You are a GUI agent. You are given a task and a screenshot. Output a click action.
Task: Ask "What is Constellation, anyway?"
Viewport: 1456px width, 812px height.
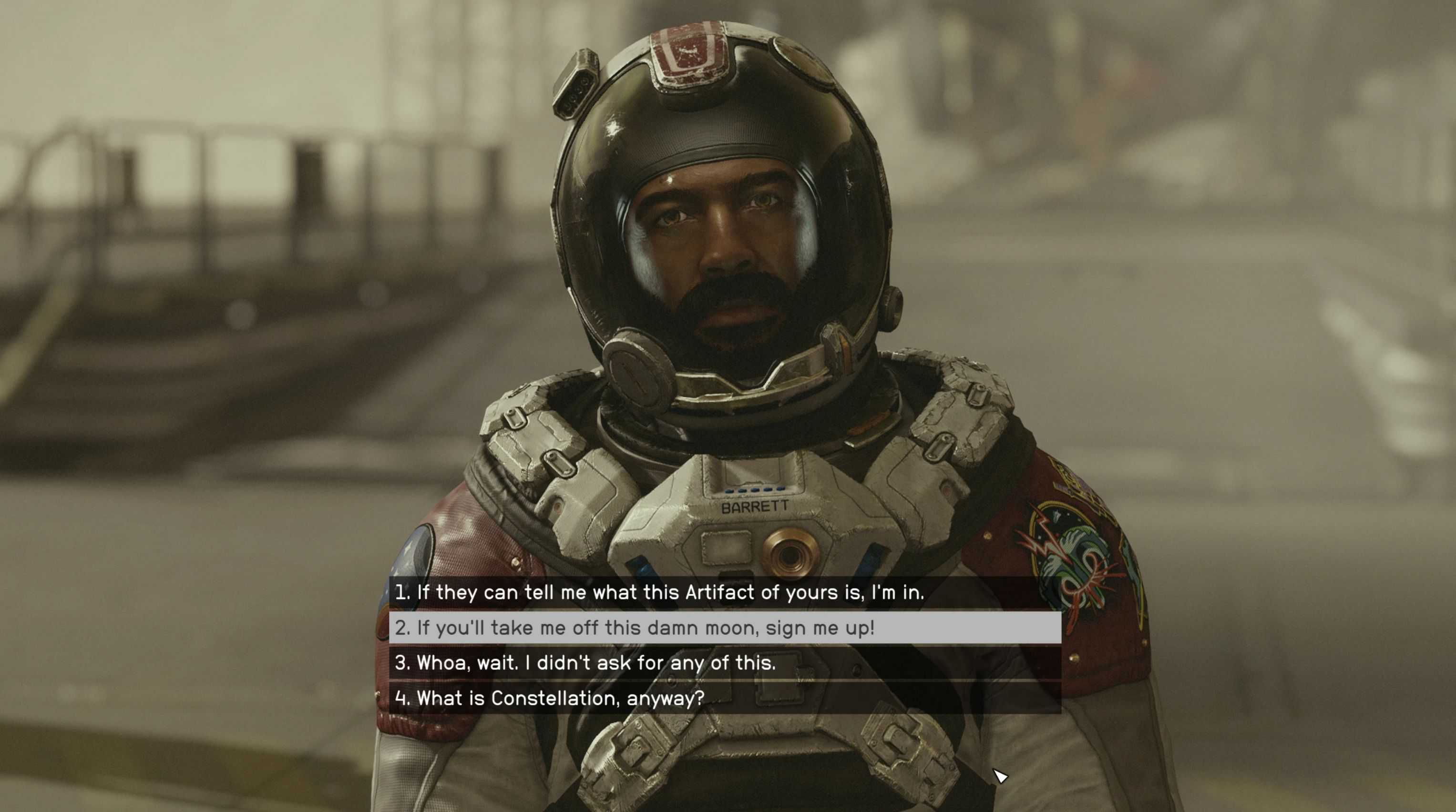click(x=549, y=699)
